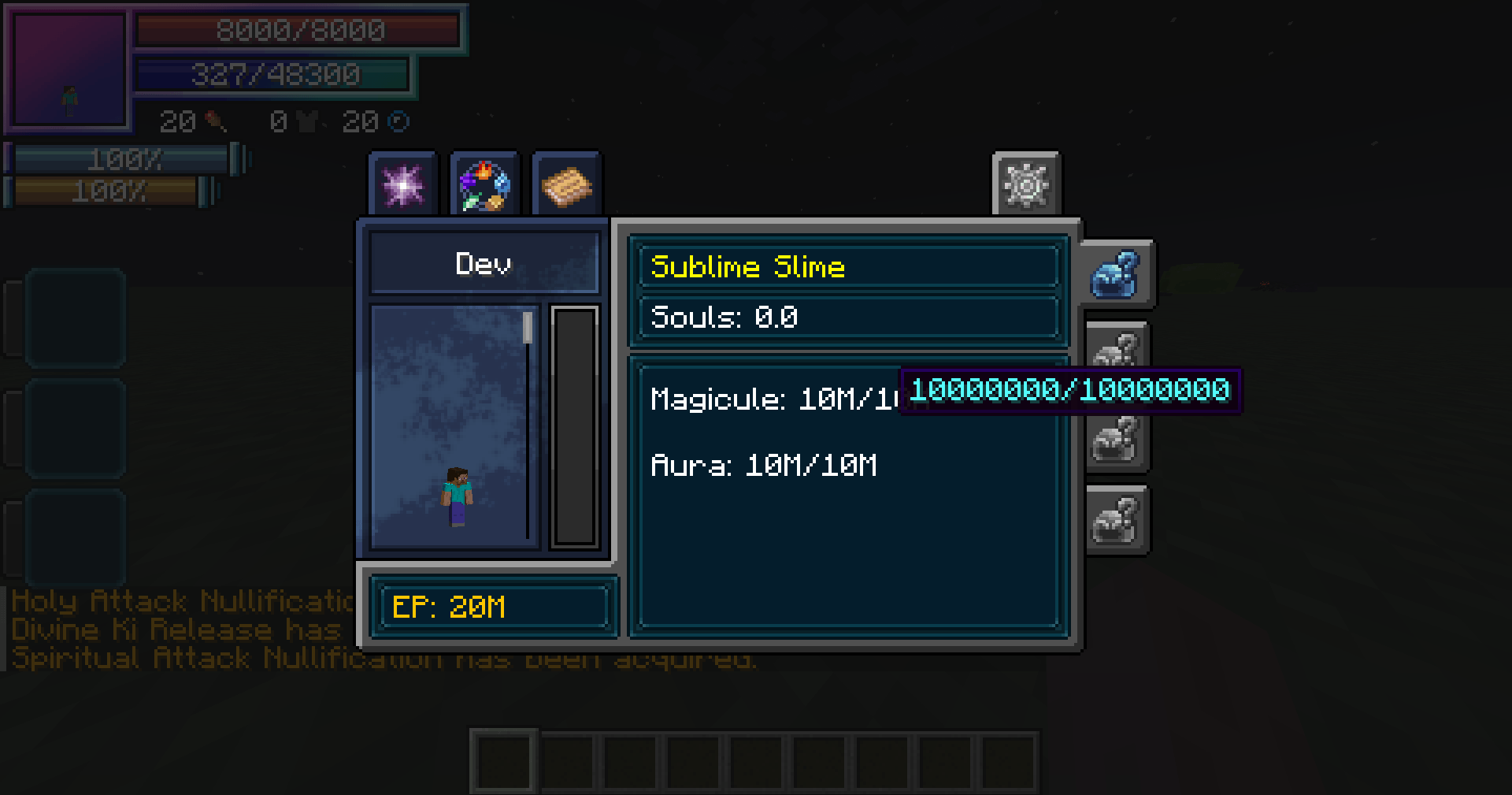The image size is (1512, 795).
Task: Open the elemental magic tab
Action: click(x=484, y=185)
